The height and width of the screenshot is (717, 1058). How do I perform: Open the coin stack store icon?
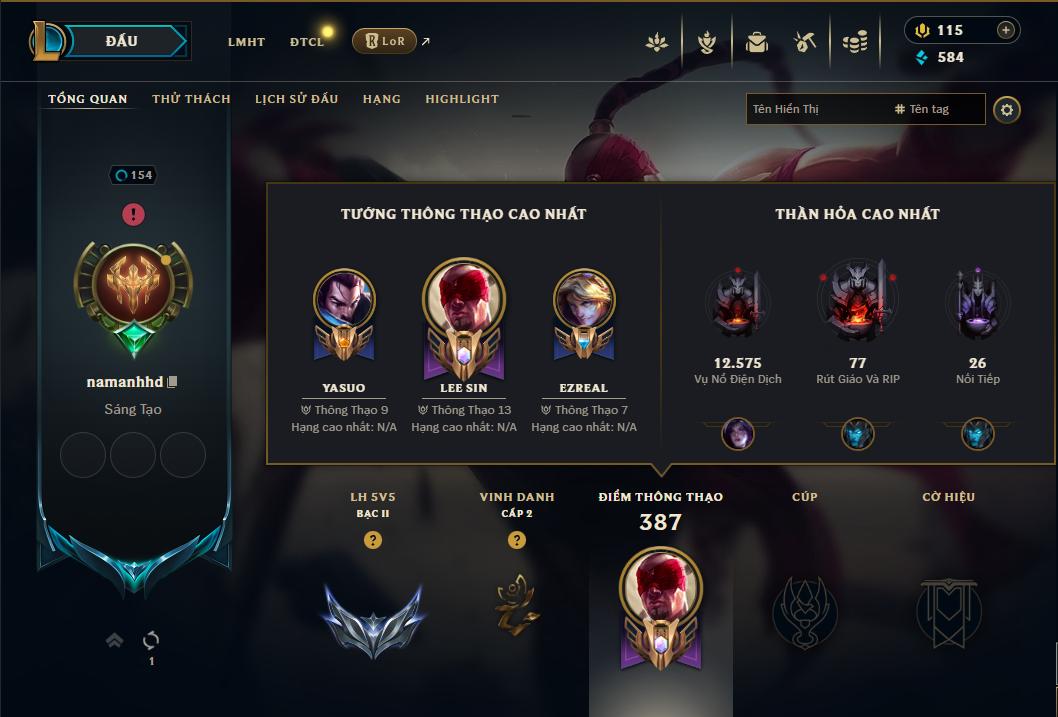point(854,42)
